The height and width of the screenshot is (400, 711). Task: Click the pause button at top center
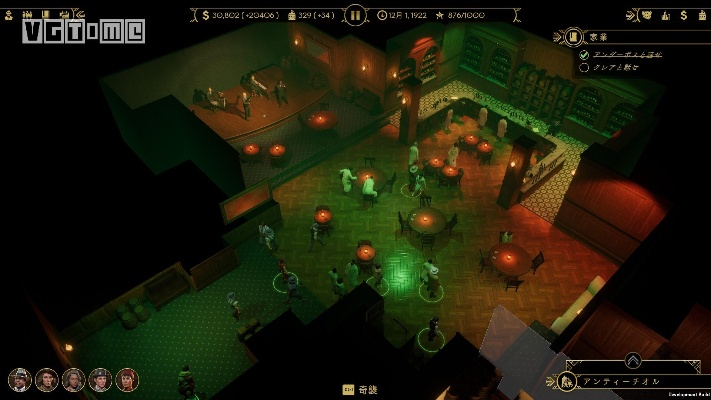tap(355, 15)
